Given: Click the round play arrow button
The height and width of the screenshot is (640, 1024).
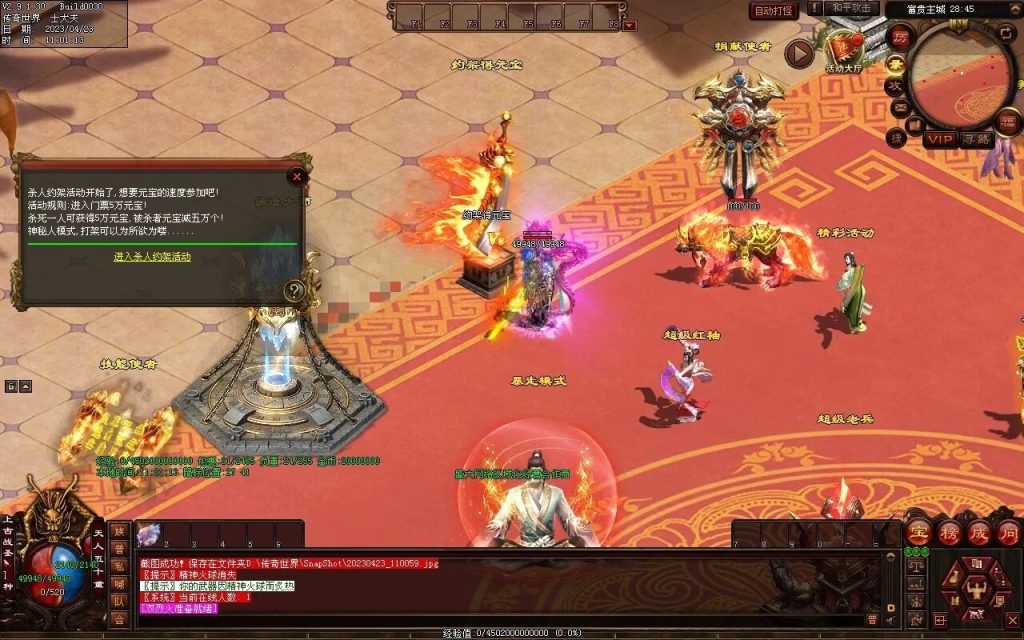Looking at the screenshot, I should 798,53.
